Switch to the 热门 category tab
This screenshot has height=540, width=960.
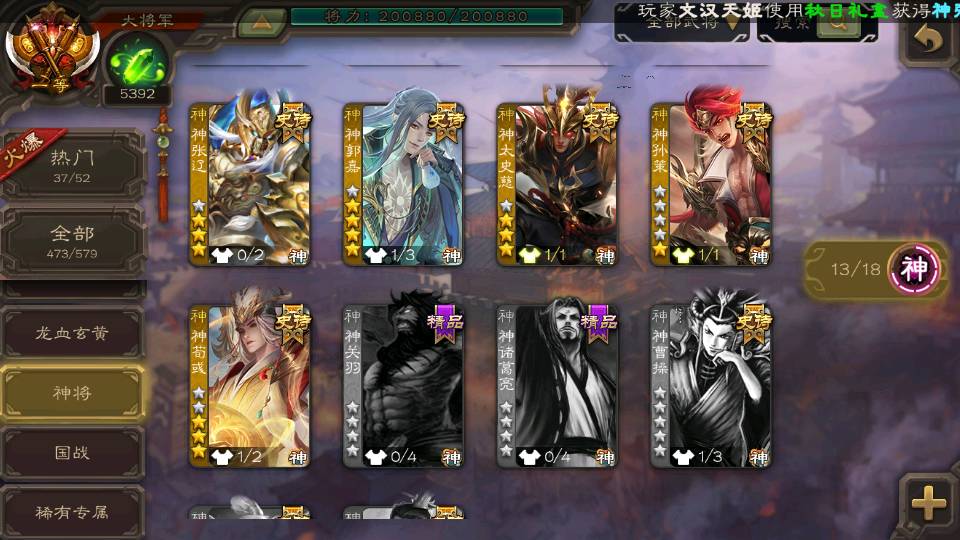point(73,165)
